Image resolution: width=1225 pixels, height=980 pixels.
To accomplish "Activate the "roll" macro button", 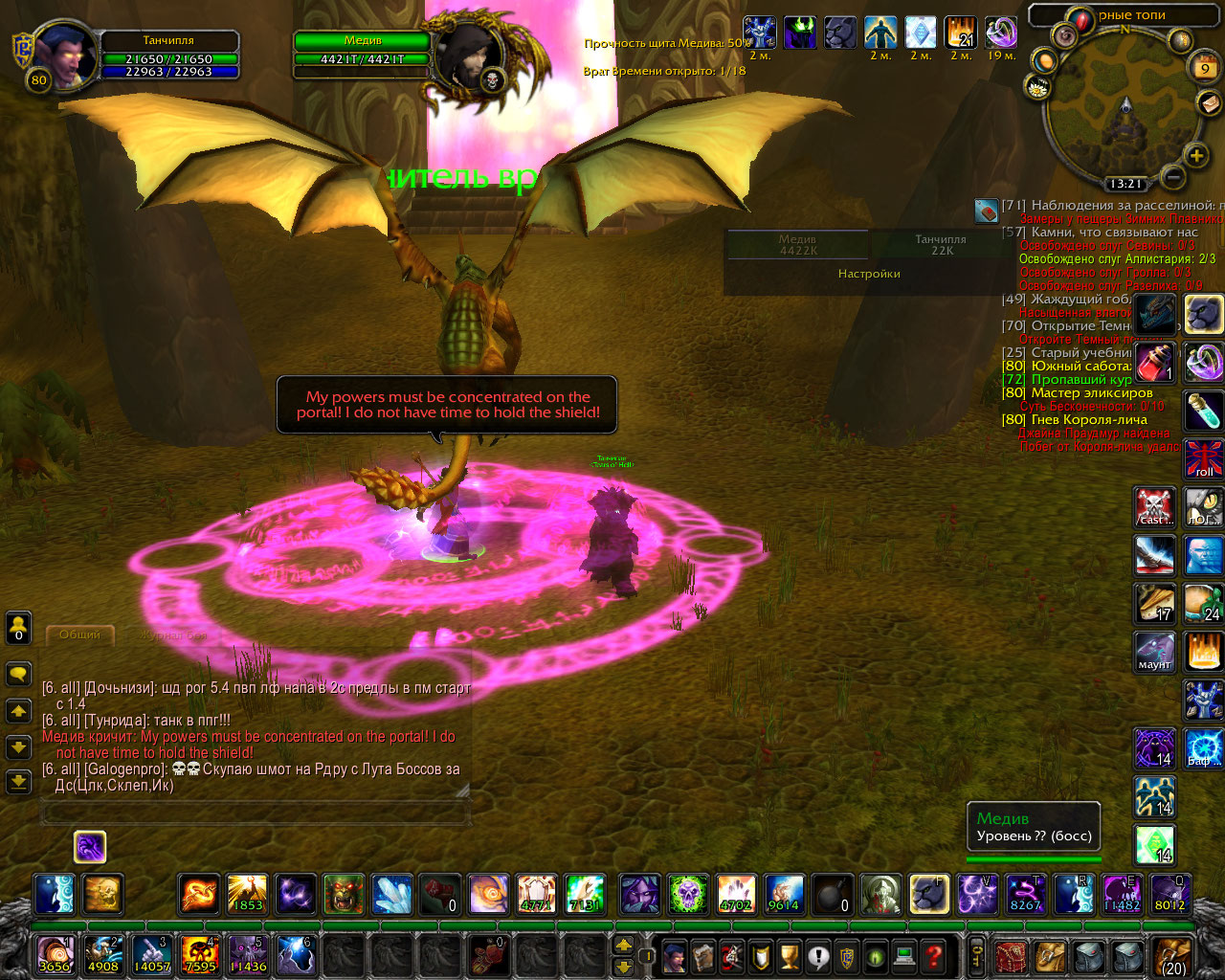I will (1203, 458).
